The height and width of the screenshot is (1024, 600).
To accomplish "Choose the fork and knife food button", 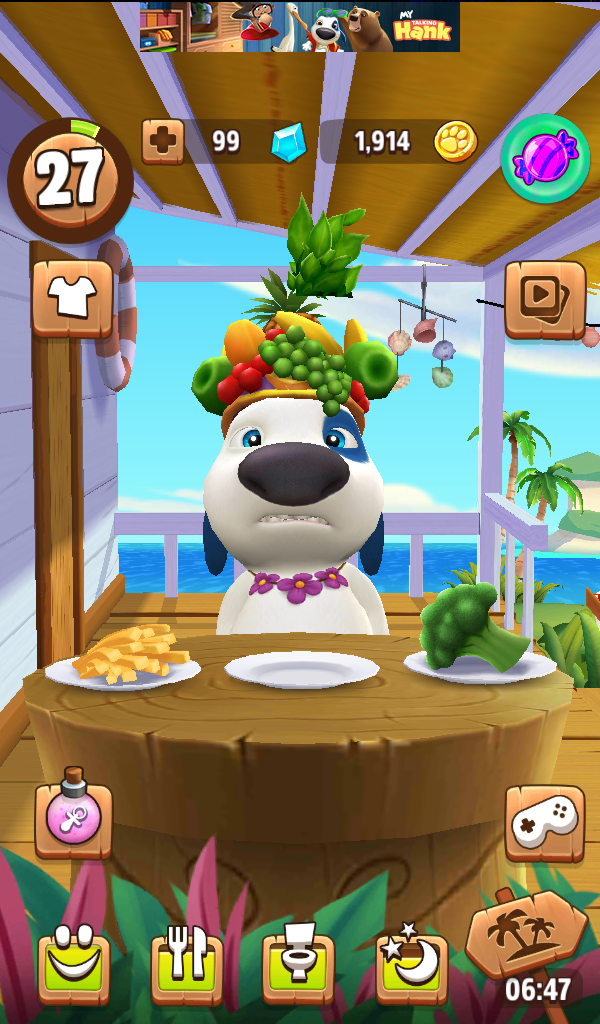I will pyautogui.click(x=187, y=967).
